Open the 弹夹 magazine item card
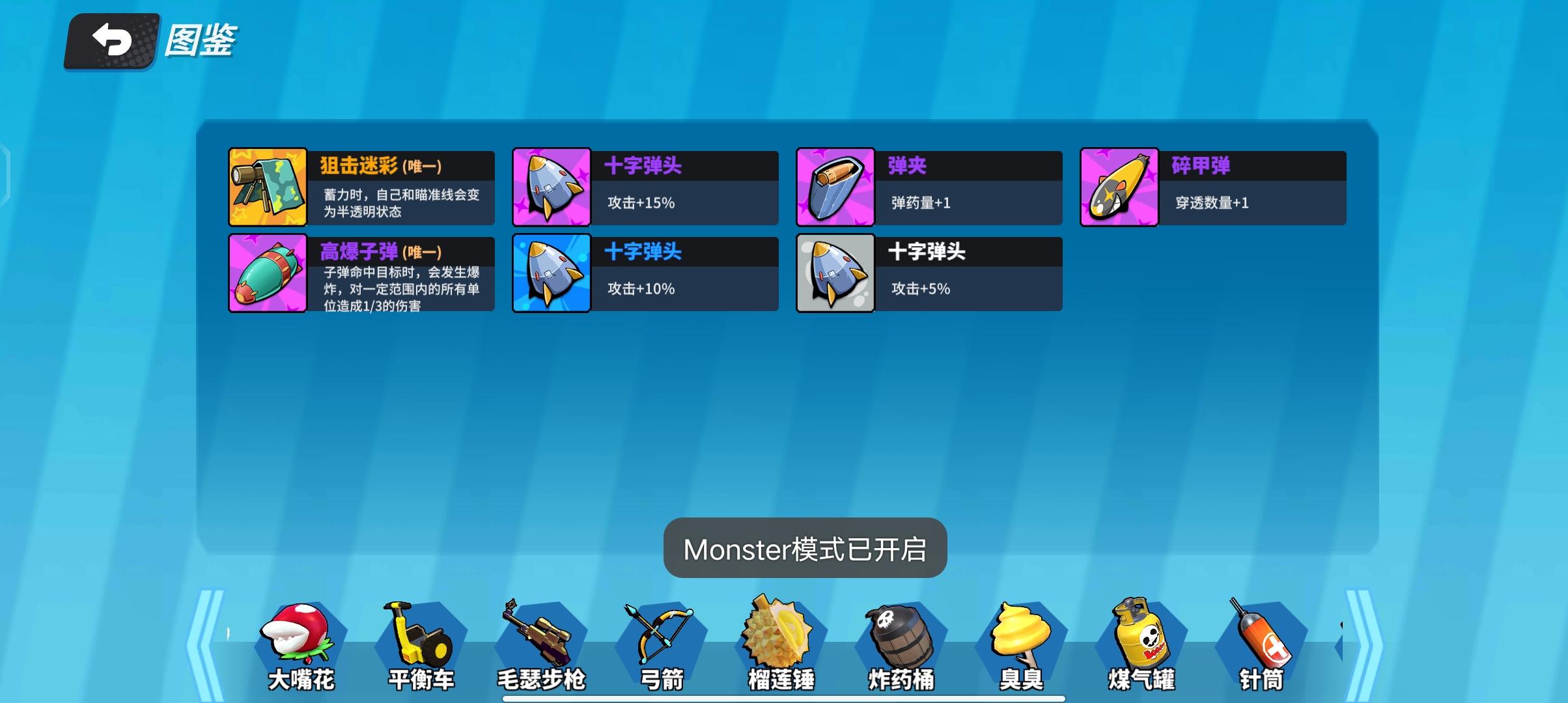Viewport: 1568px width, 703px height. coord(928,187)
